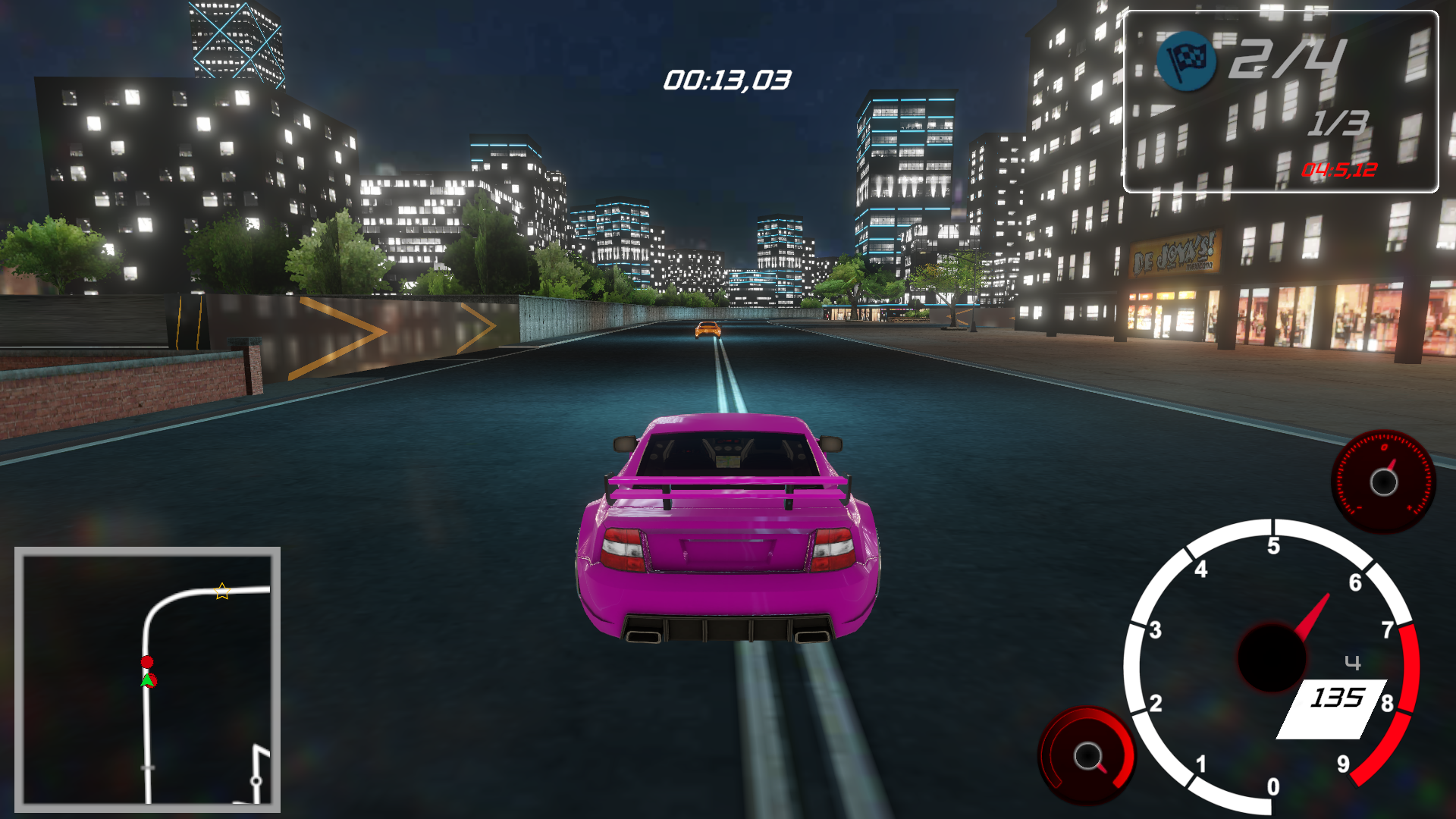Click the yellow chevron arrow sign
Viewport: 1456px width, 819px height.
pos(358,332)
